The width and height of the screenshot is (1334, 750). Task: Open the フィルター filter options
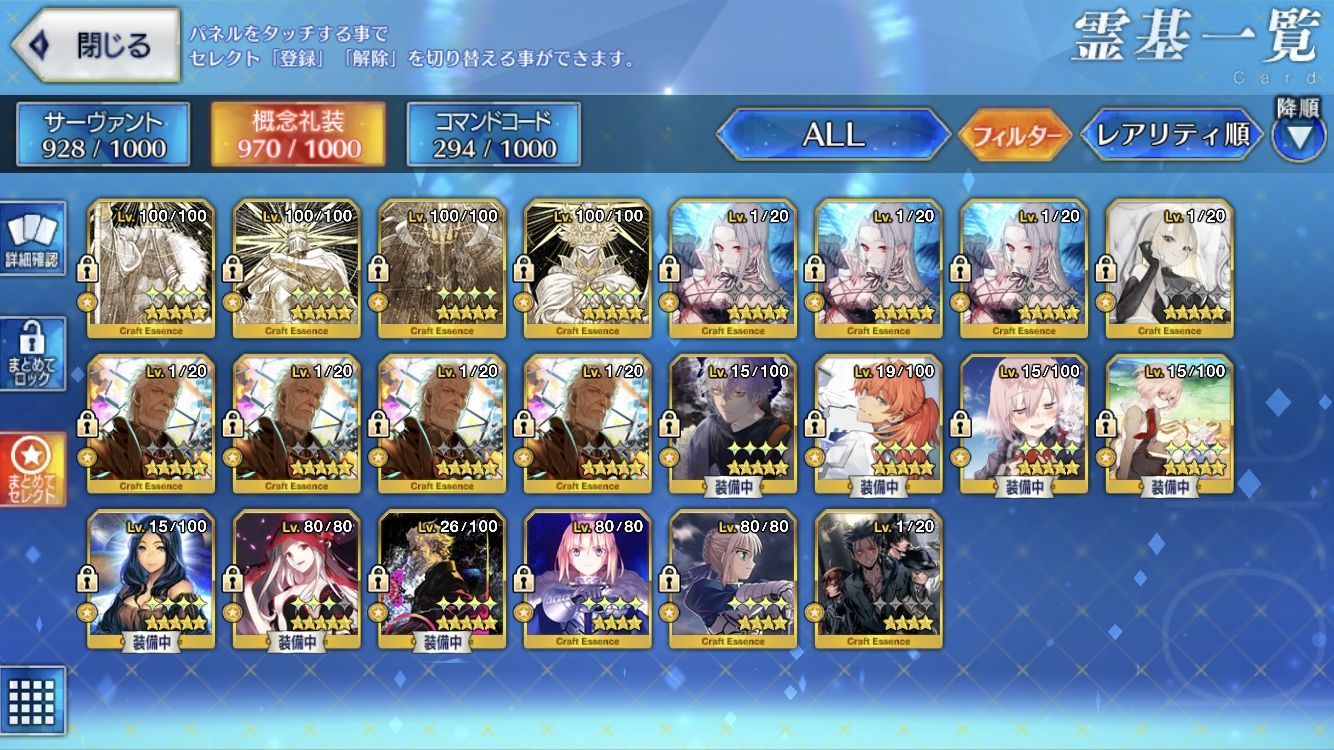(x=1015, y=135)
